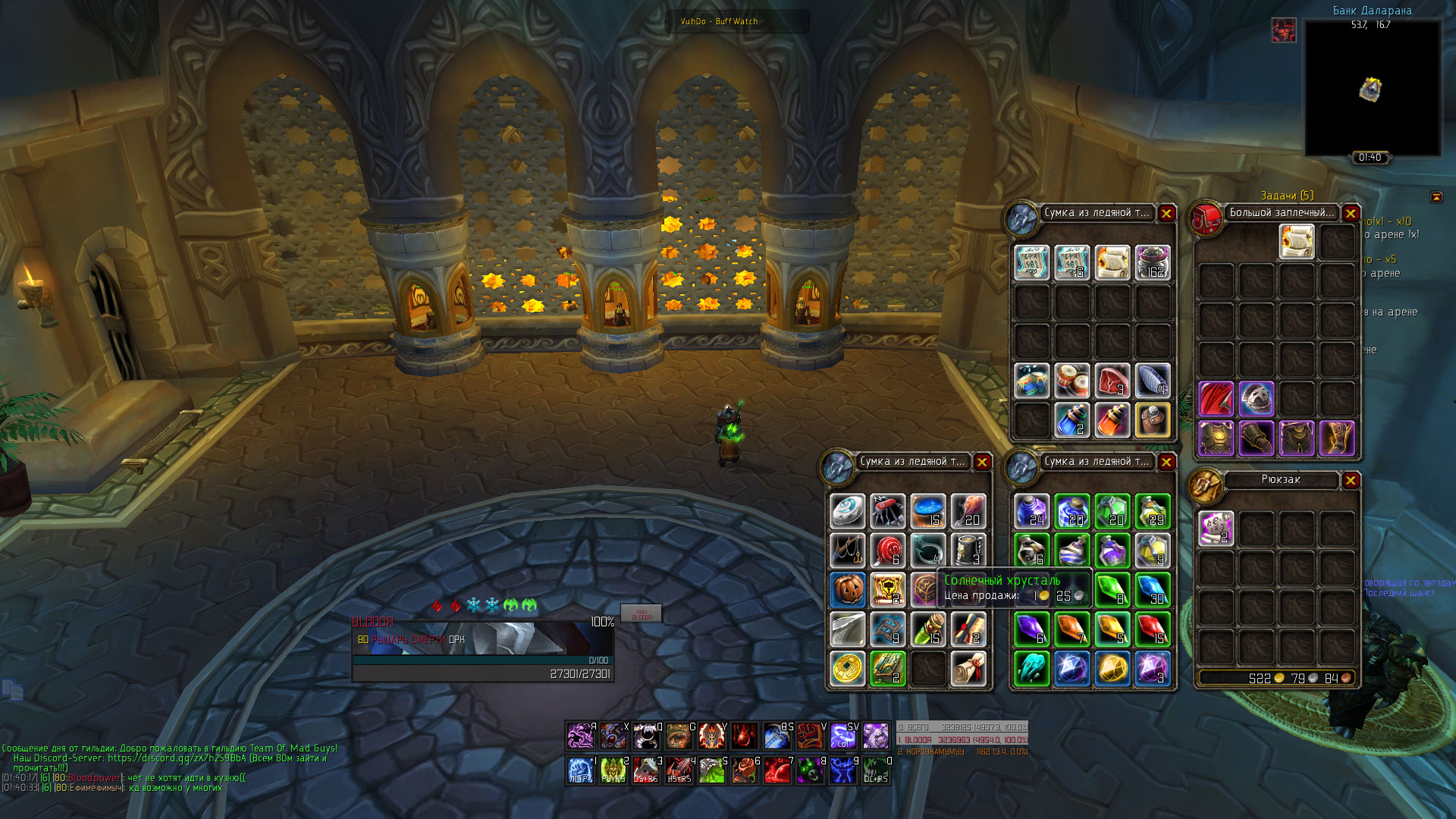Close the Большой заплечный bag window
The image size is (1456, 819).
click(1351, 213)
